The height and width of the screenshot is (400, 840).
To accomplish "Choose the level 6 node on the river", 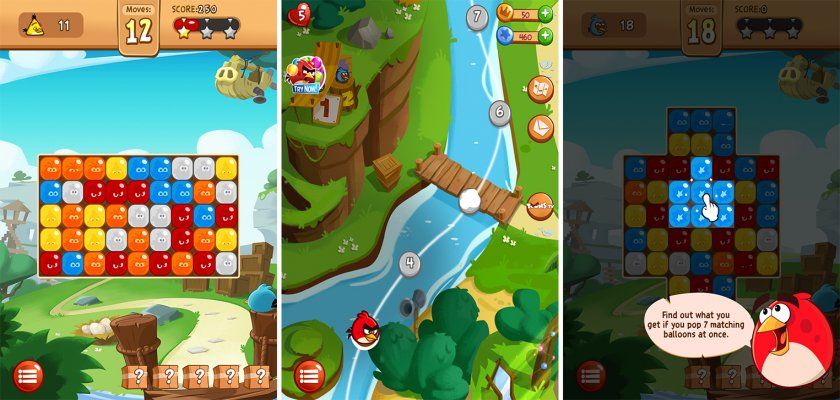I will tap(499, 112).
